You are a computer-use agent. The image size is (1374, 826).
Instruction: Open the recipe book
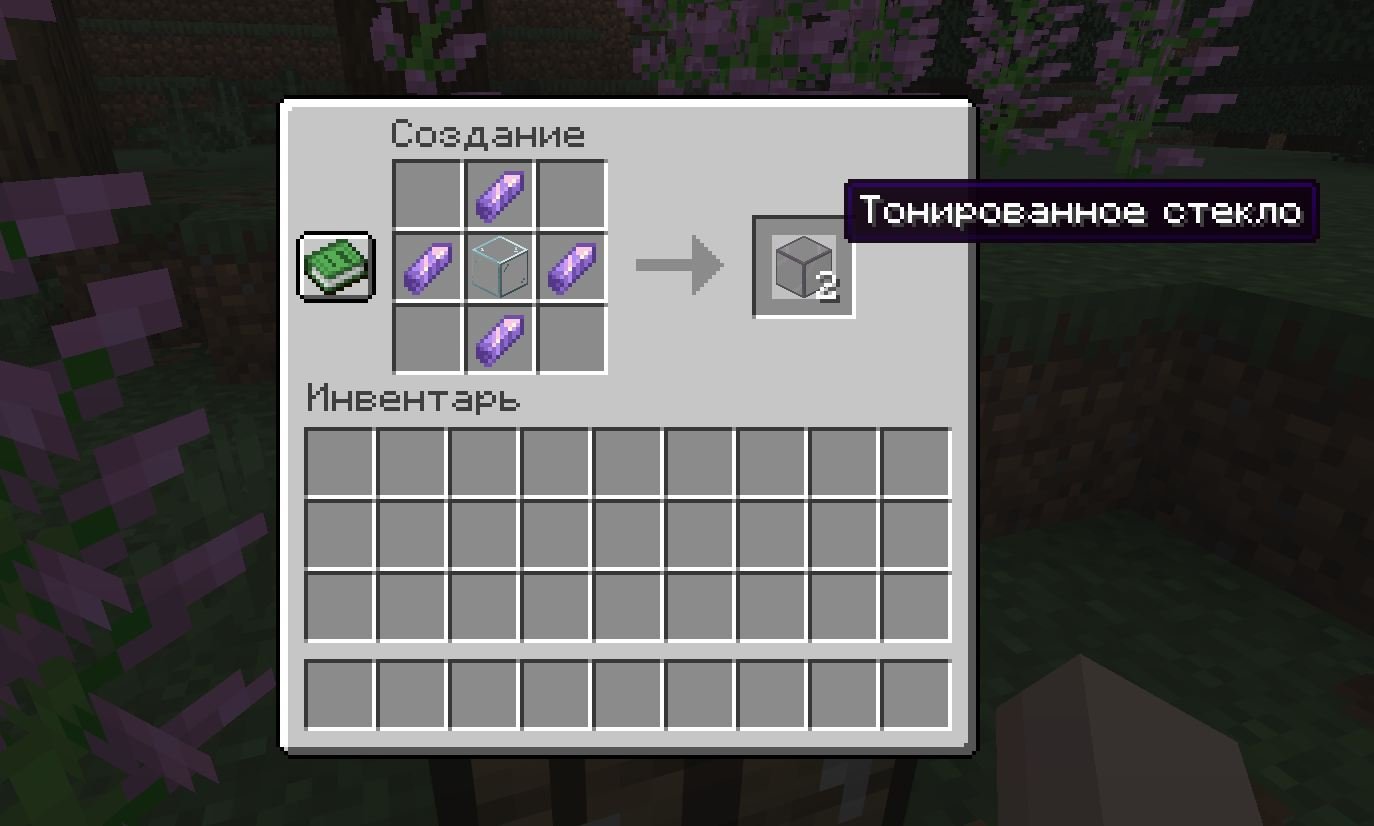[x=335, y=268]
